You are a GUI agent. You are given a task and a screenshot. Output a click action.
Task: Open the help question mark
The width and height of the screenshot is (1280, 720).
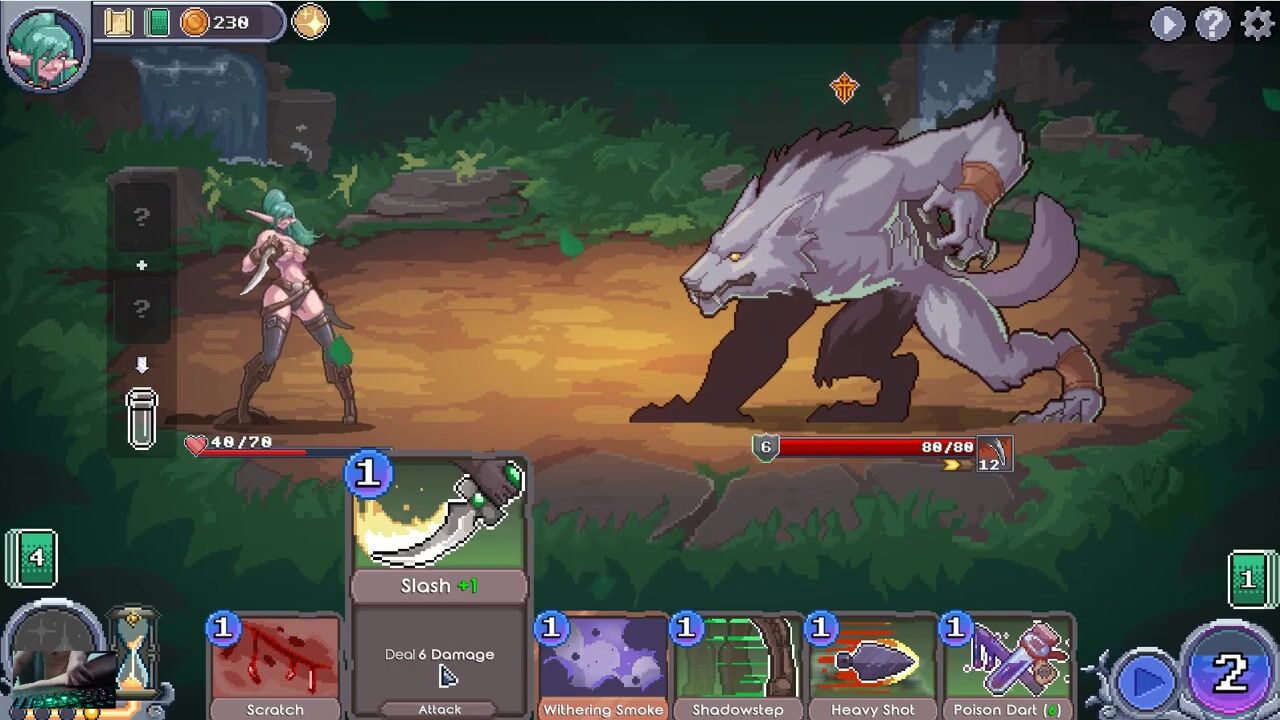(1212, 23)
